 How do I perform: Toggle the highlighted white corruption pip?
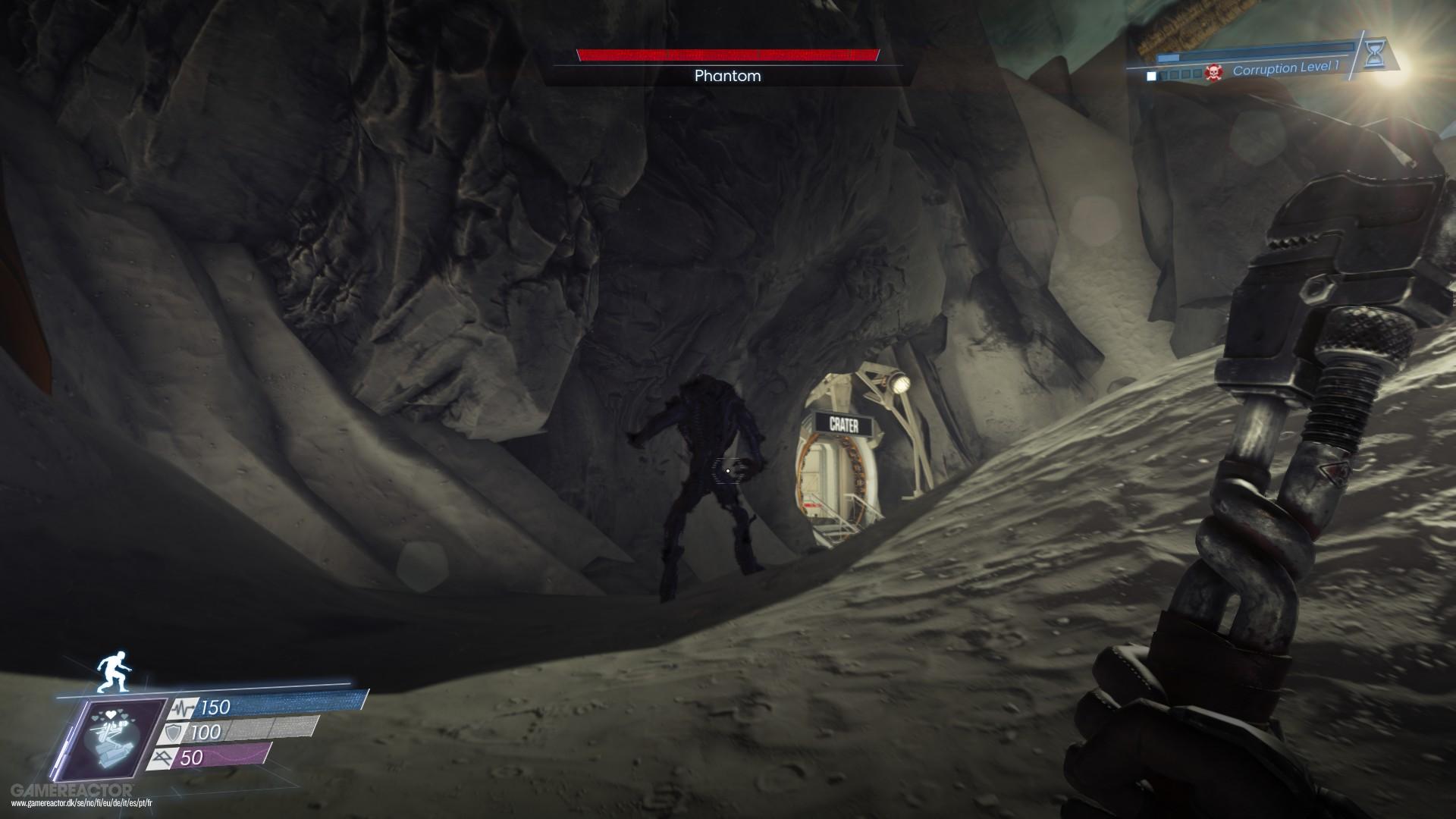[1151, 74]
